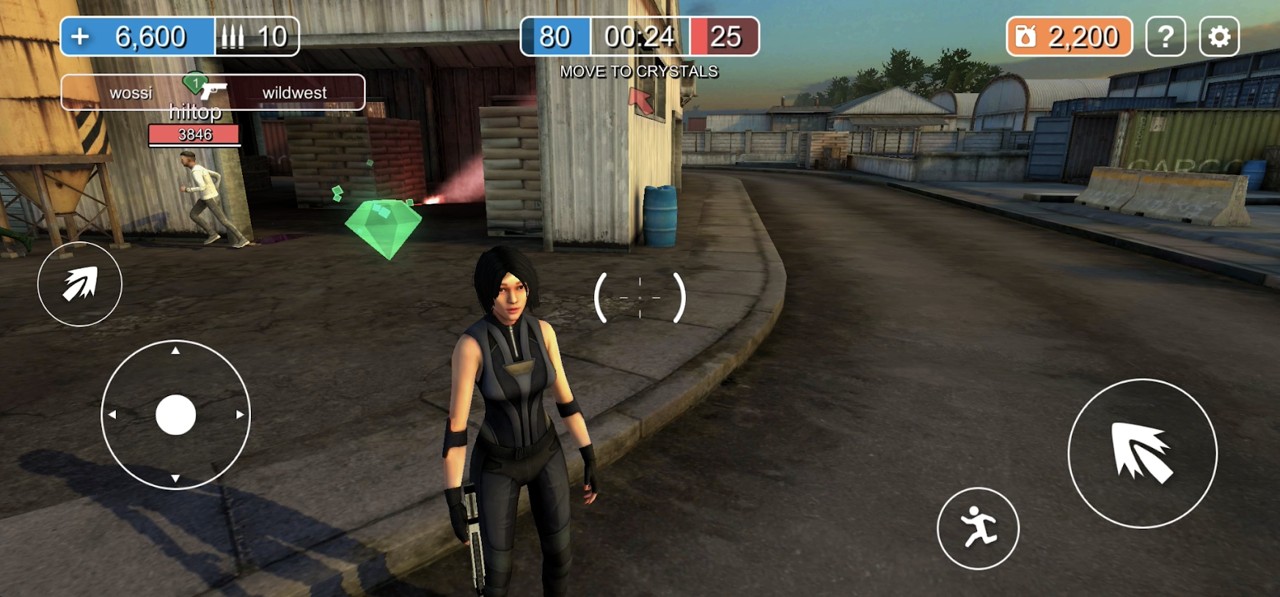Tap the small shoot button above the joystick
This screenshot has height=597, width=1280.
pos(80,284)
